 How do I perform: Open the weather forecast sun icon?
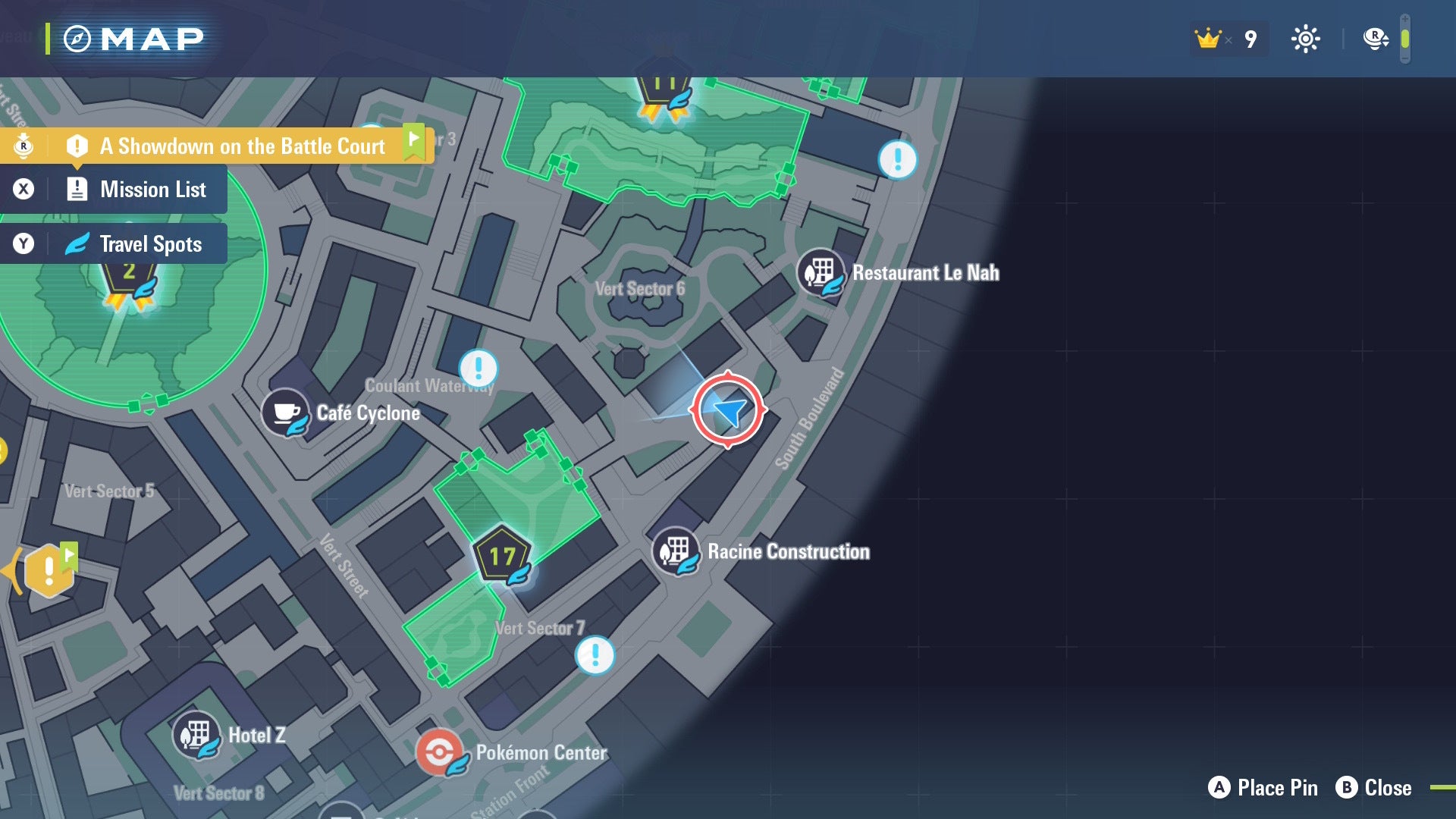tap(1306, 38)
